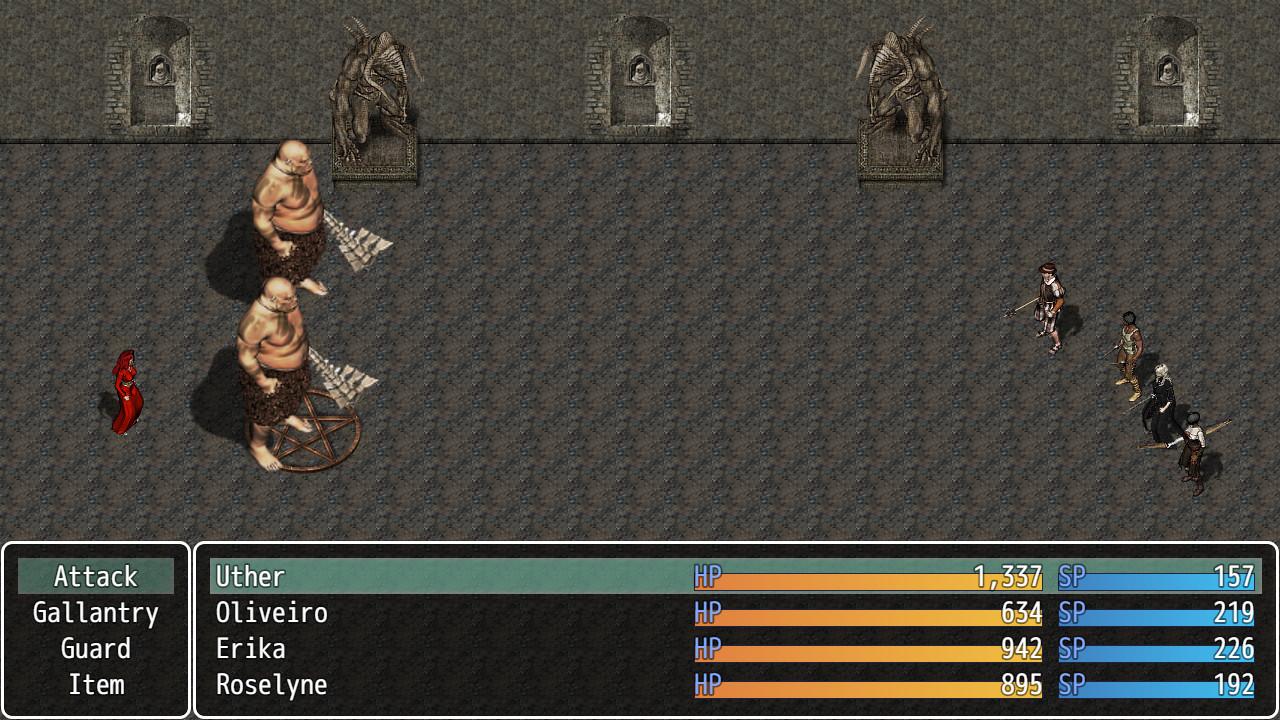
Task: Select Uther's party status row
Action: 735,577
